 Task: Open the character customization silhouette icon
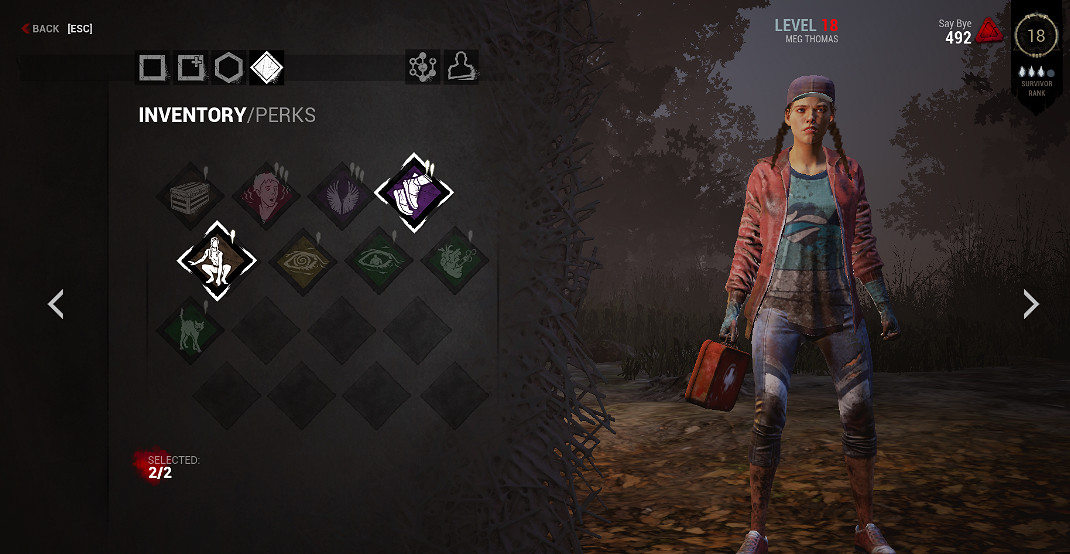point(461,67)
